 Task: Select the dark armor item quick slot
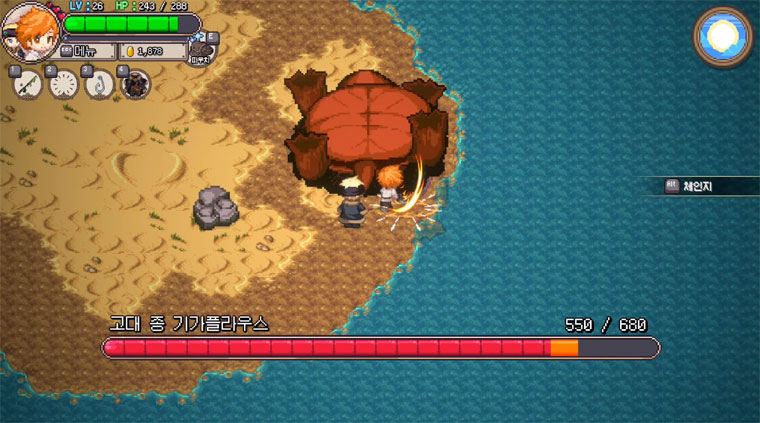click(135, 85)
